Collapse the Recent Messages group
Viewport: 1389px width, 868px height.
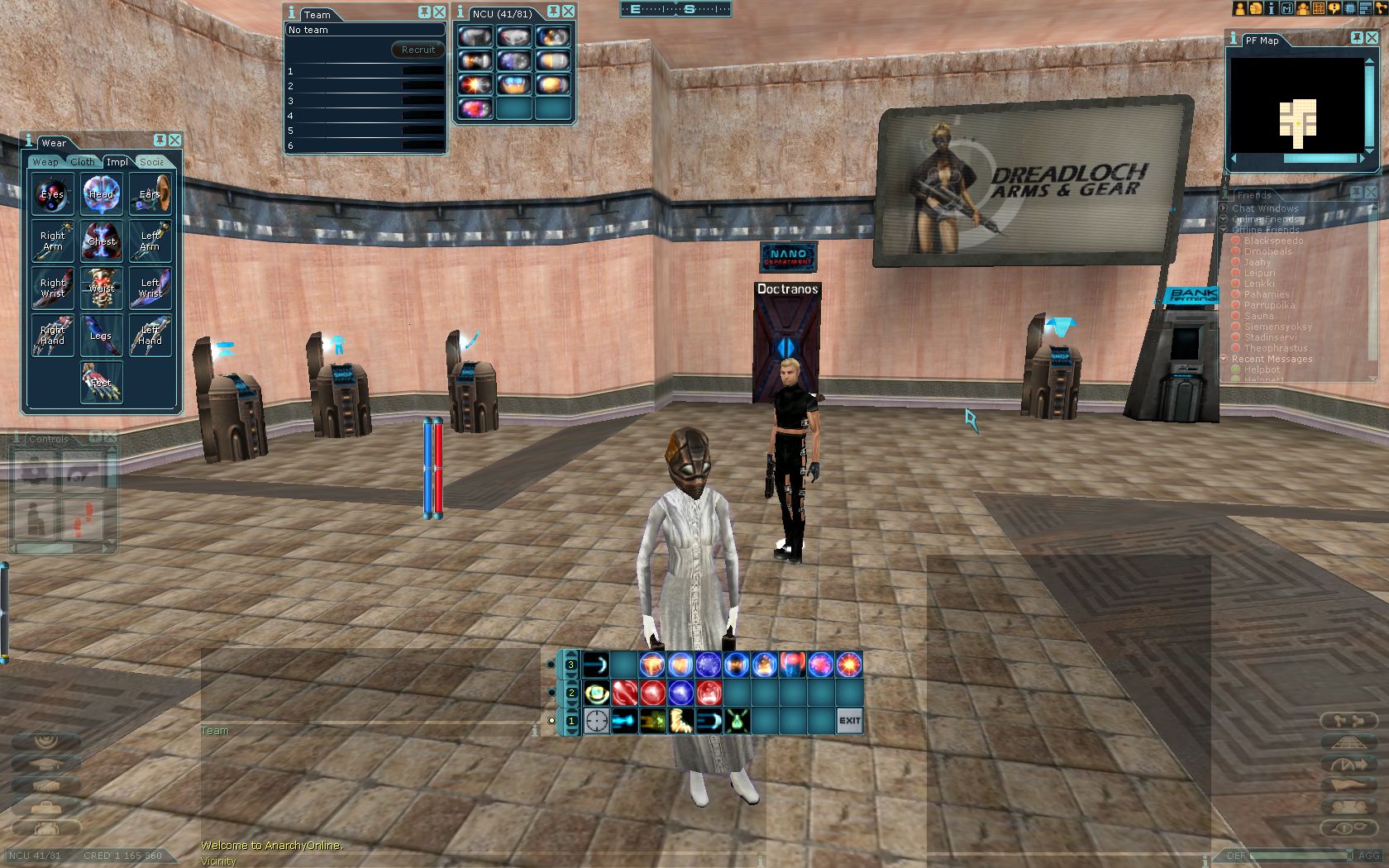tap(1224, 359)
